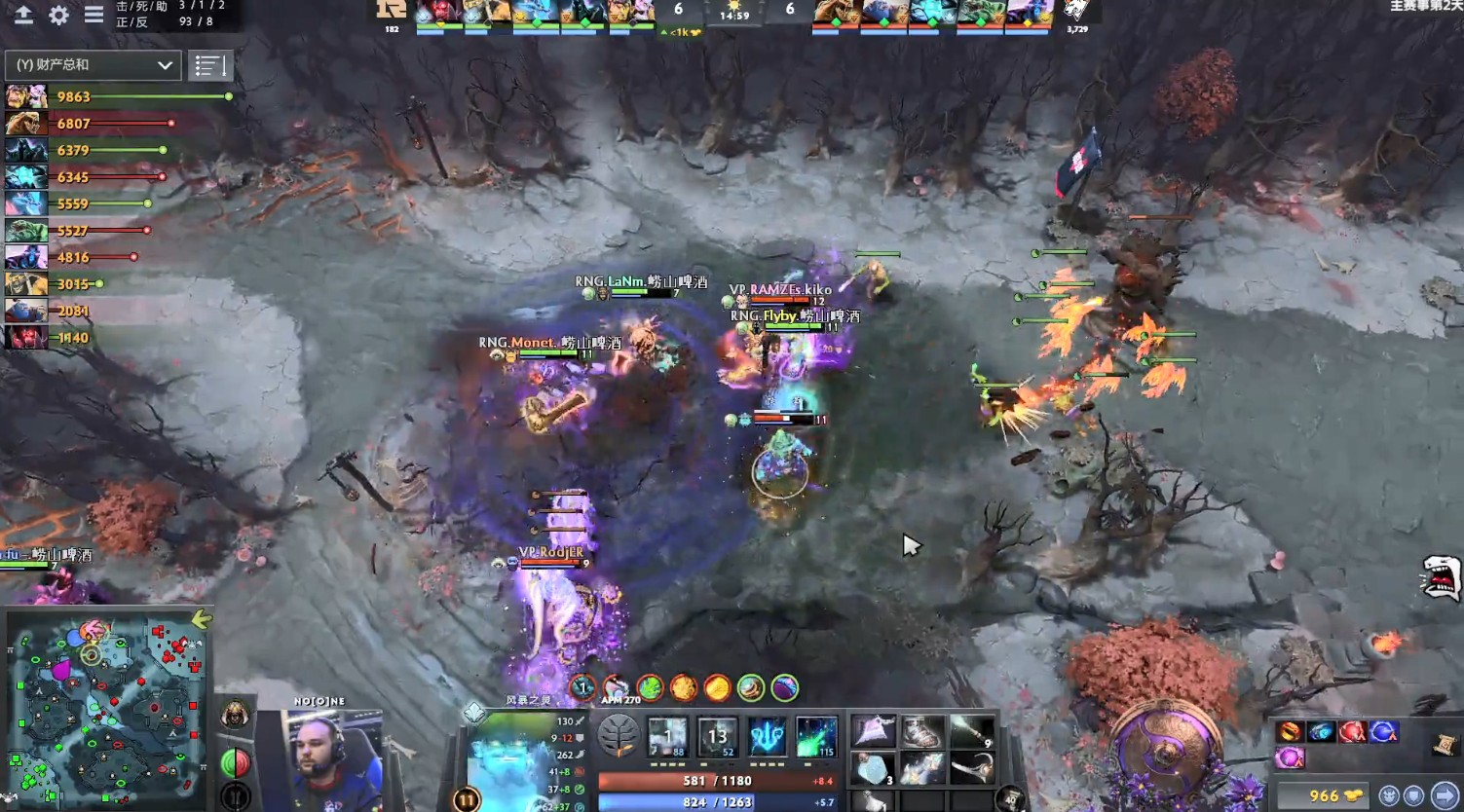The image size is (1464, 812).
Task: Open the (Y) 财产总和 graph dropdown
Action: click(93, 64)
